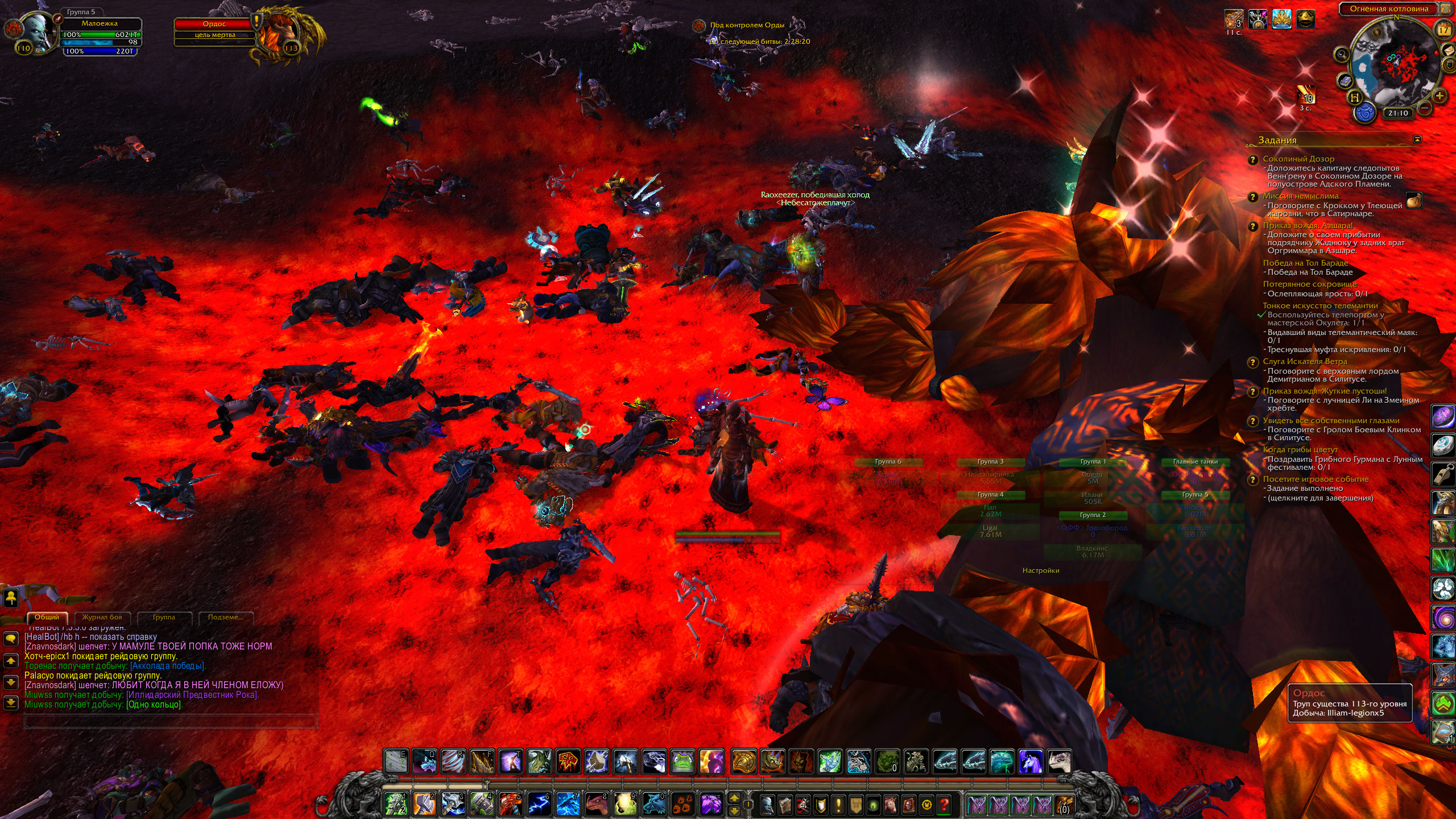Open the Группа chat tab

point(164,617)
